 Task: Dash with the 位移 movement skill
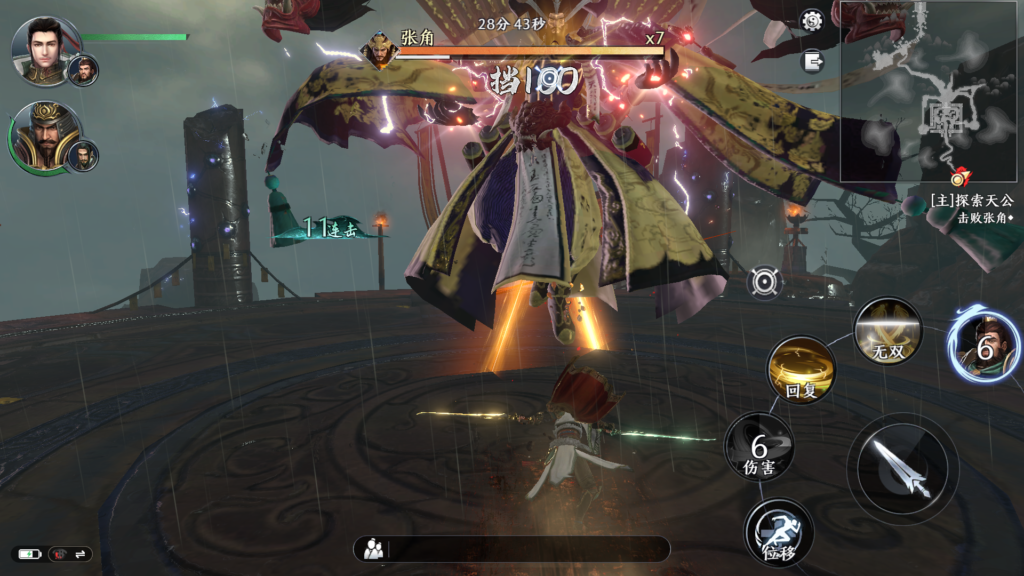pos(779,532)
